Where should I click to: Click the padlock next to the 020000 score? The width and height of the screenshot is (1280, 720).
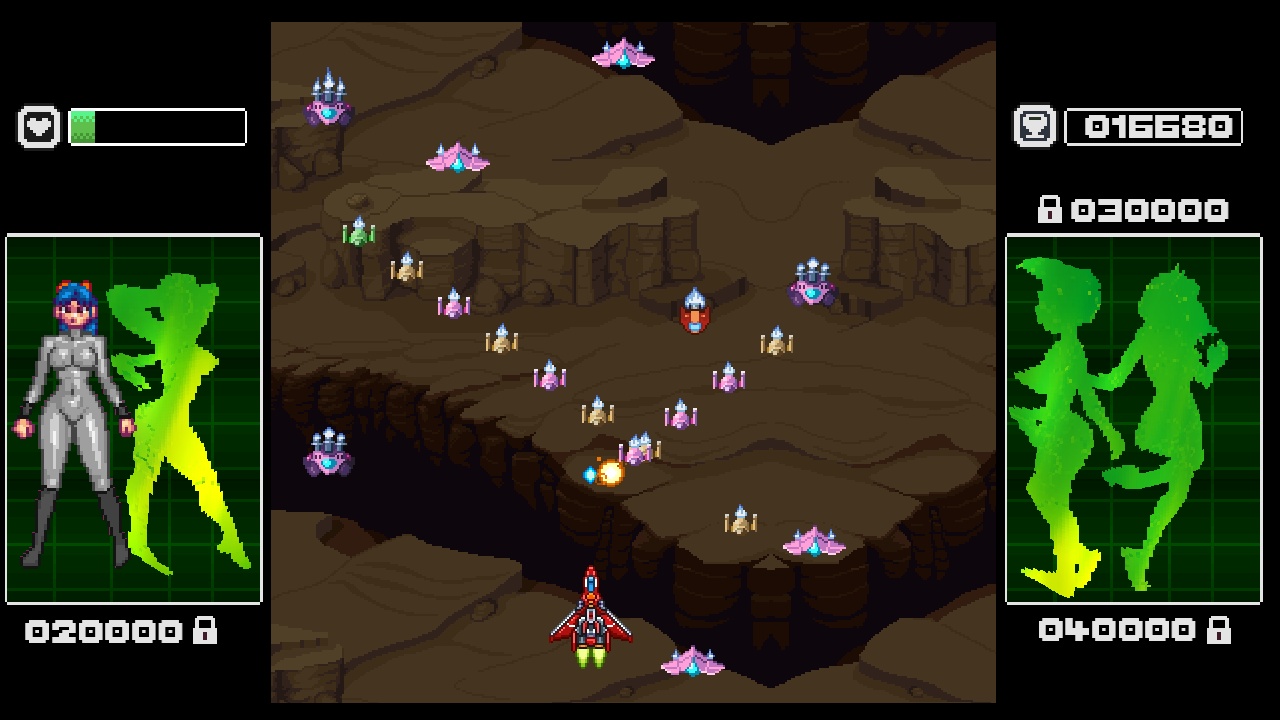204,628
